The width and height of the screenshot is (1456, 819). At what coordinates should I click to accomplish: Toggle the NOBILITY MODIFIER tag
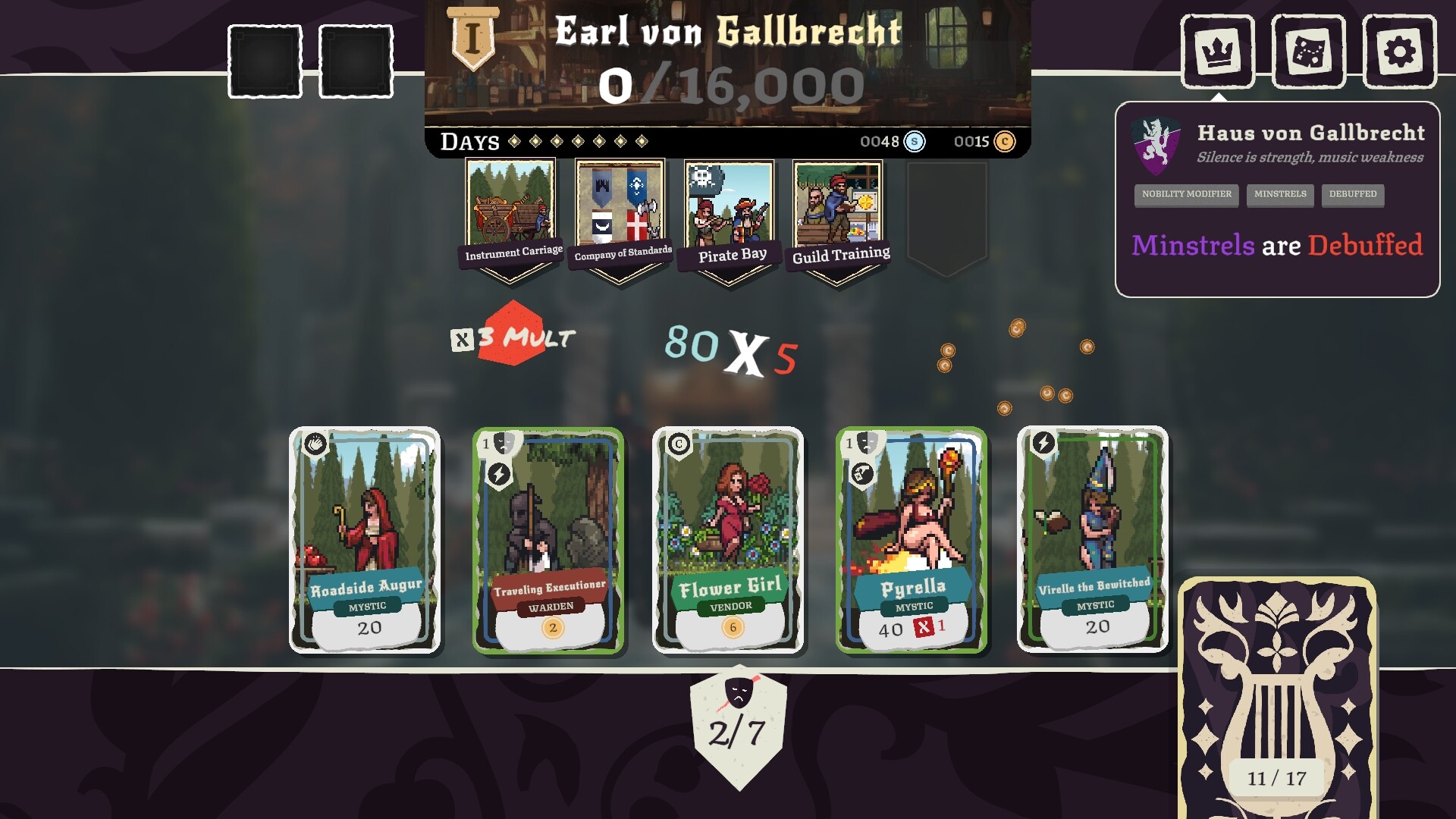click(x=1185, y=195)
